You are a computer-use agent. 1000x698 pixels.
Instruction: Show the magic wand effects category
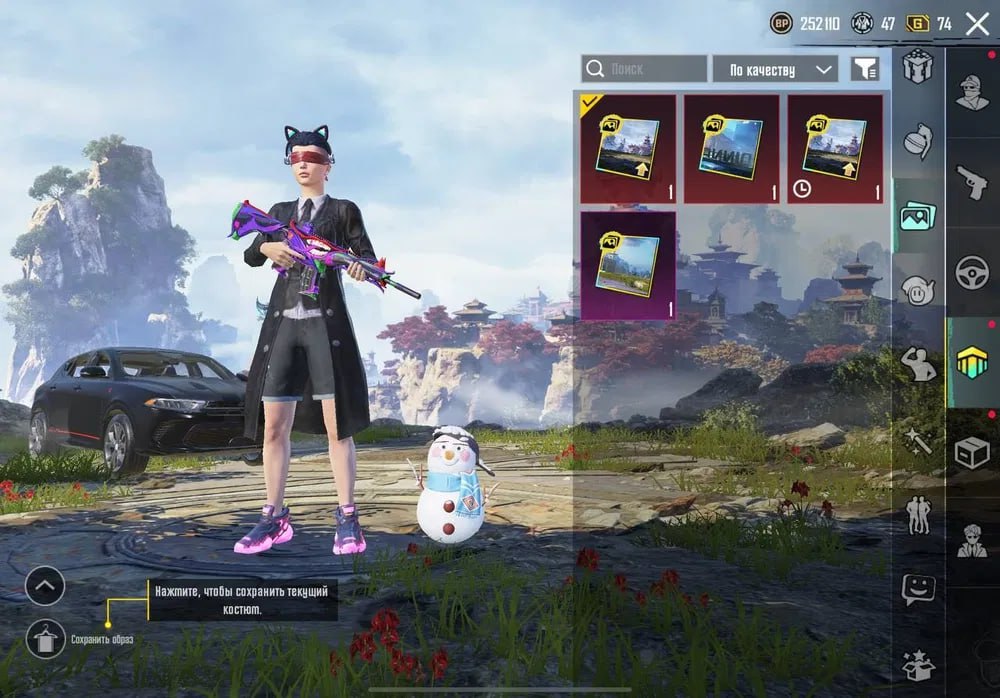[x=917, y=440]
